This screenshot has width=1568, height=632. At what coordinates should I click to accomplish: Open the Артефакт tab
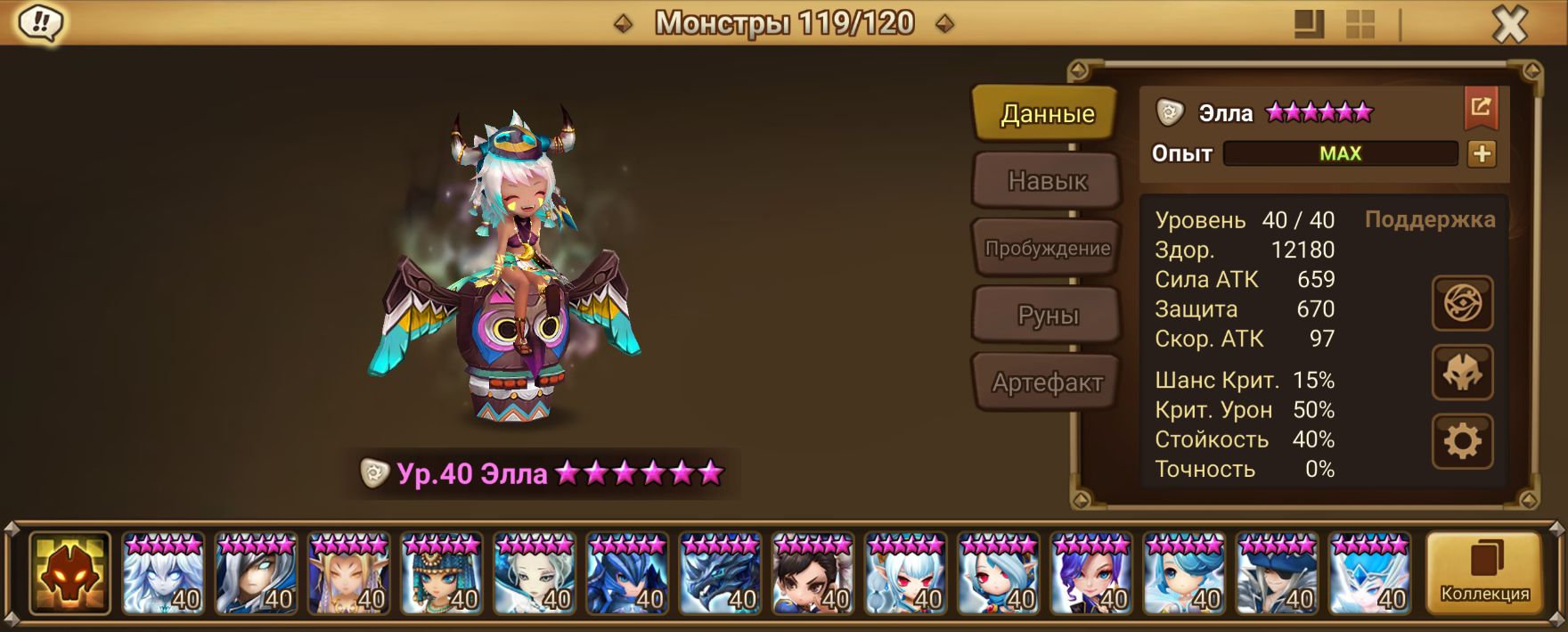tap(1047, 382)
